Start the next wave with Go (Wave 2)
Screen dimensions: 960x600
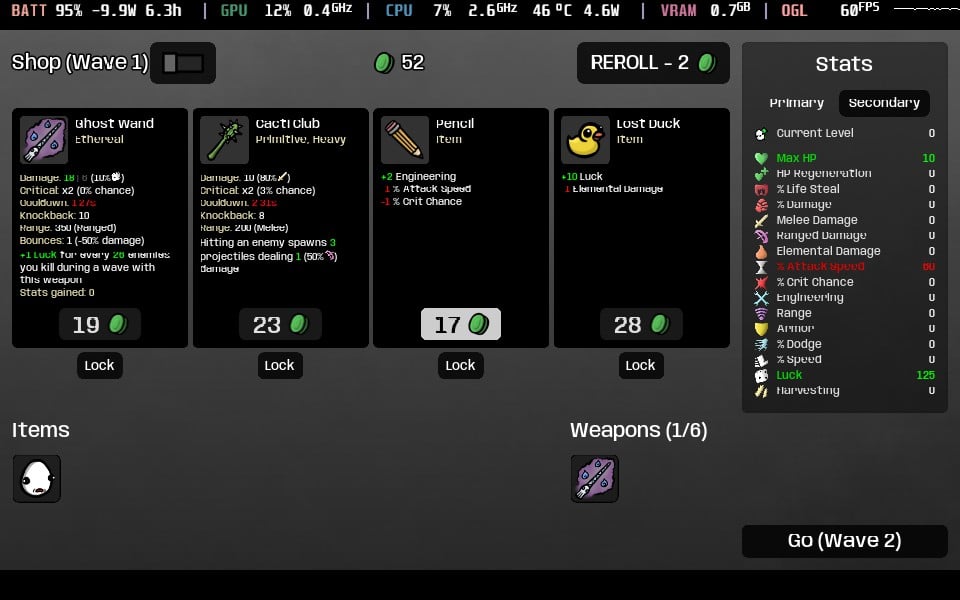pyautogui.click(x=844, y=541)
